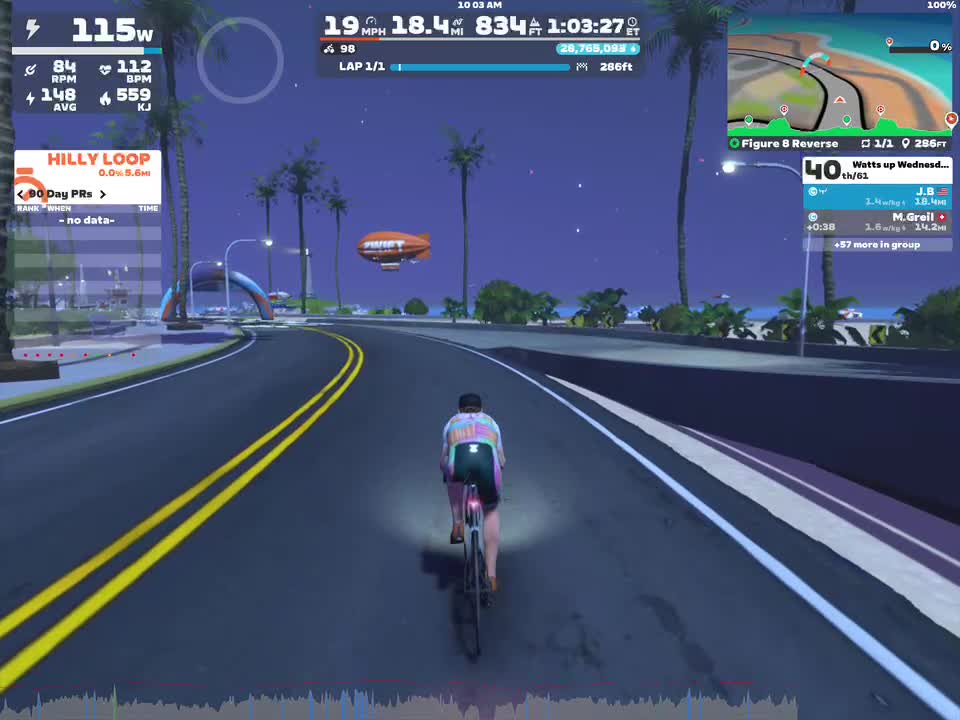
Task: Click the elevation profile under the minimap
Action: pos(840,124)
